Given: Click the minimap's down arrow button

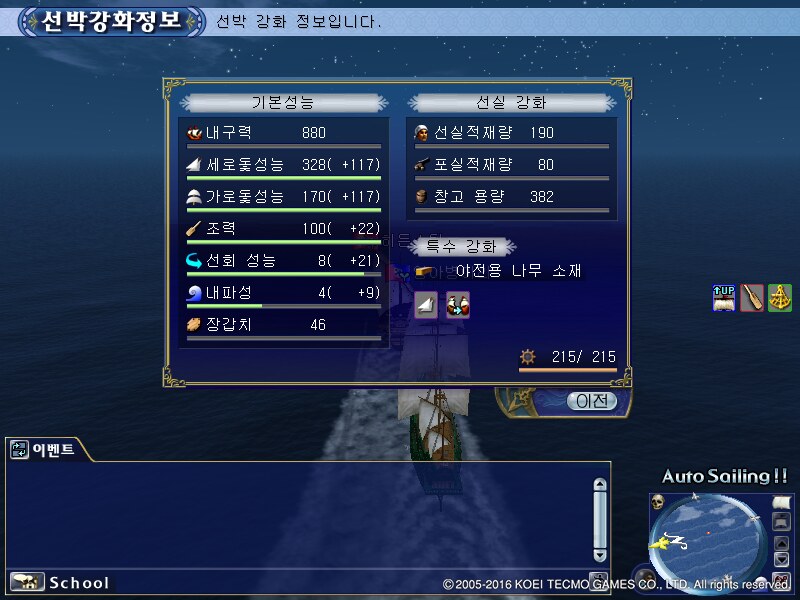Looking at the screenshot, I should pyautogui.click(x=781, y=560).
